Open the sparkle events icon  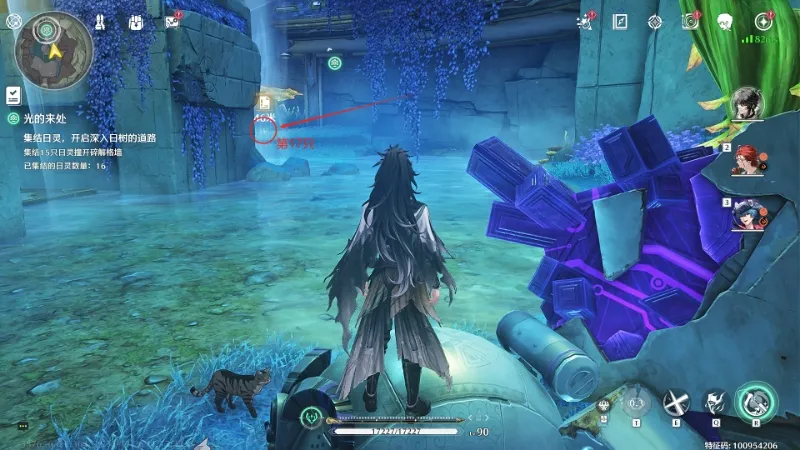click(587, 21)
